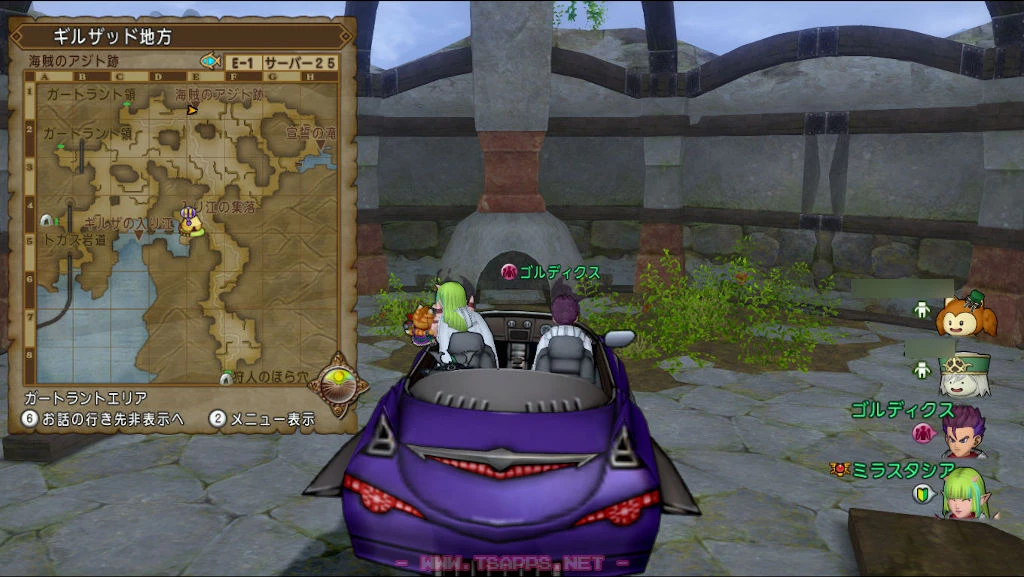Screen dimensions: 1024x577
Task: Select the hut marker at the map's bottom
Action: (226, 377)
